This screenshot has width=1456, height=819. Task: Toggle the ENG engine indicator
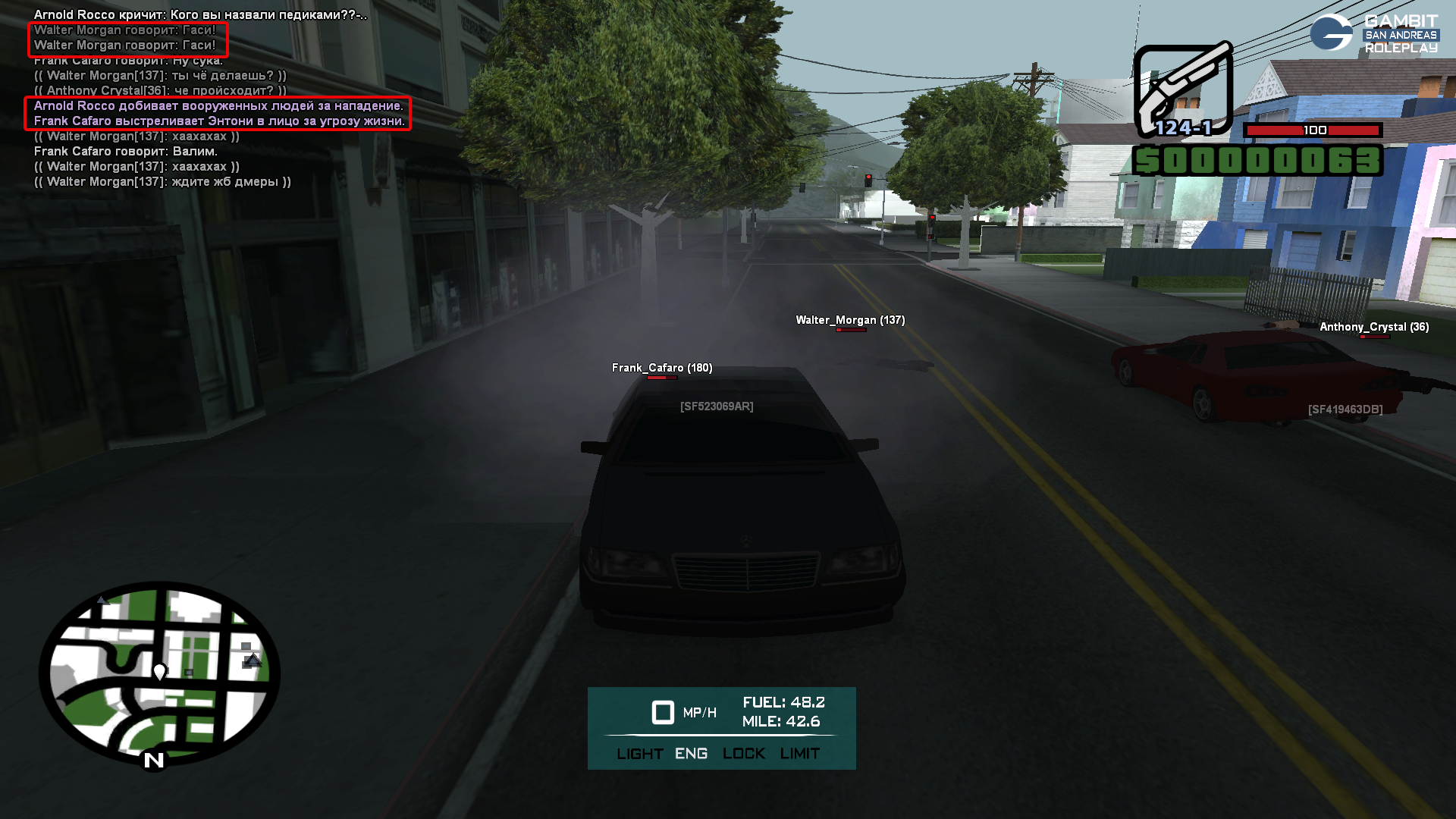[691, 754]
